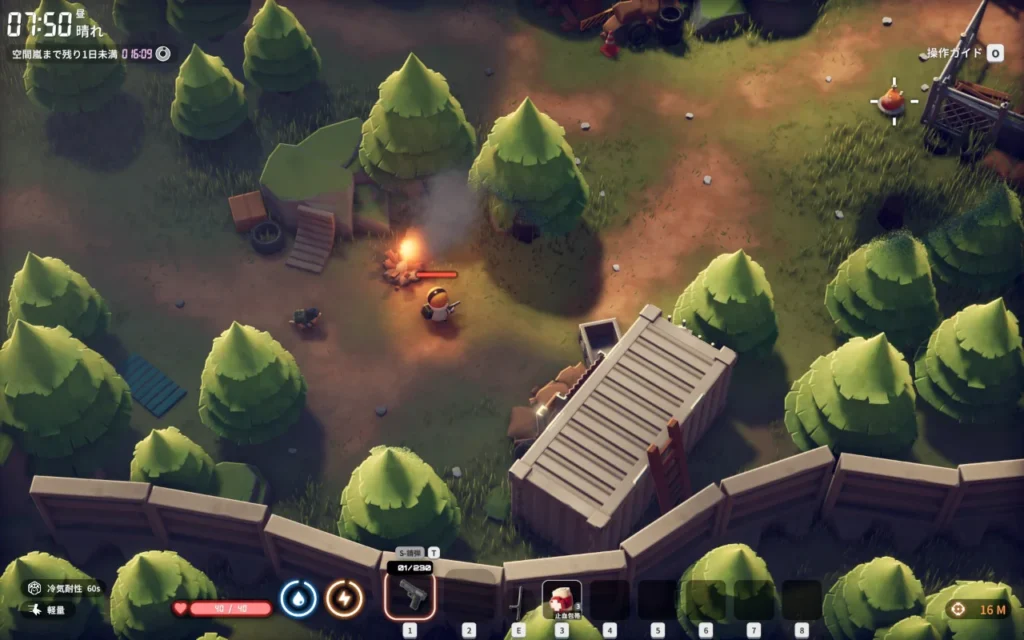Select the pistol weapon slot
Image resolution: width=1024 pixels, height=640 pixels.
pos(410,597)
